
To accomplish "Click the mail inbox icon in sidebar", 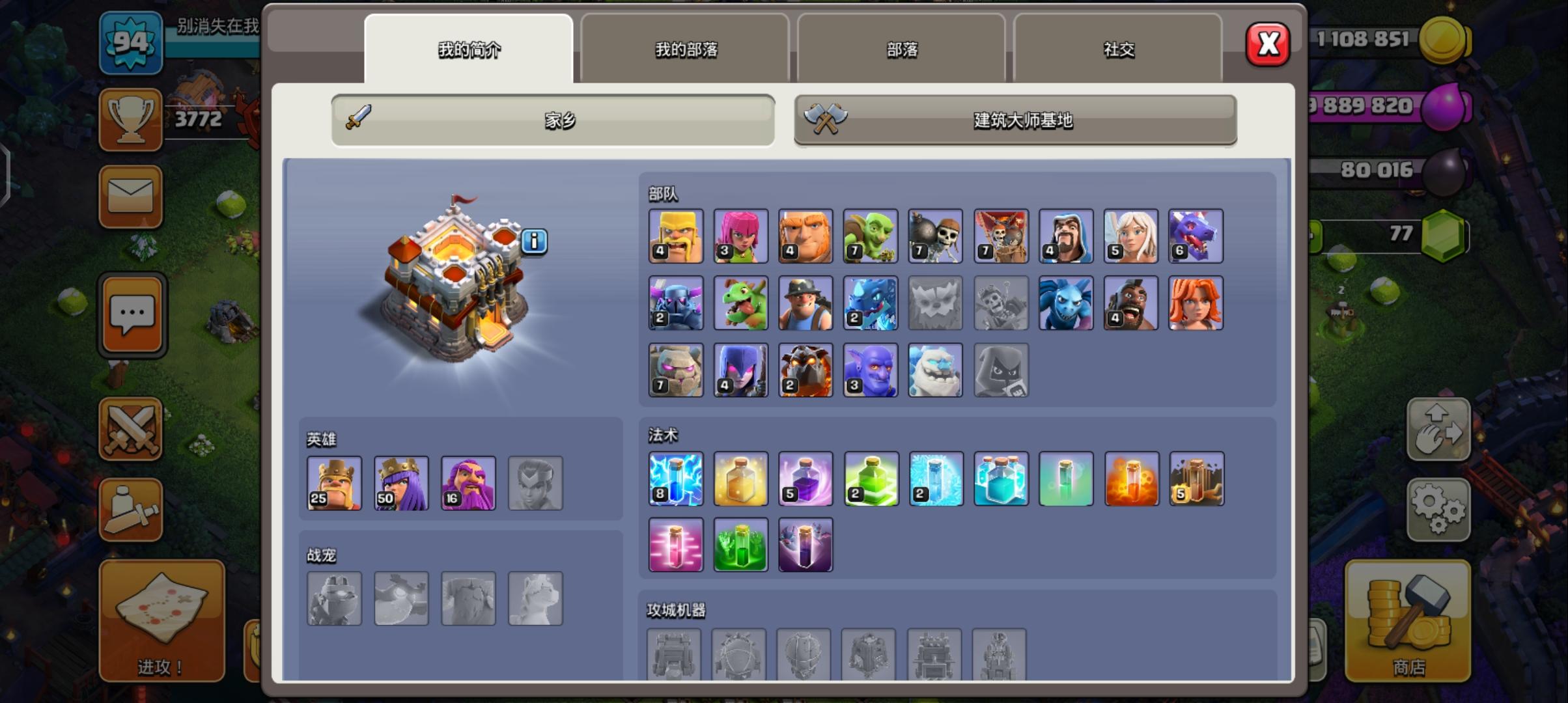I will (x=130, y=195).
